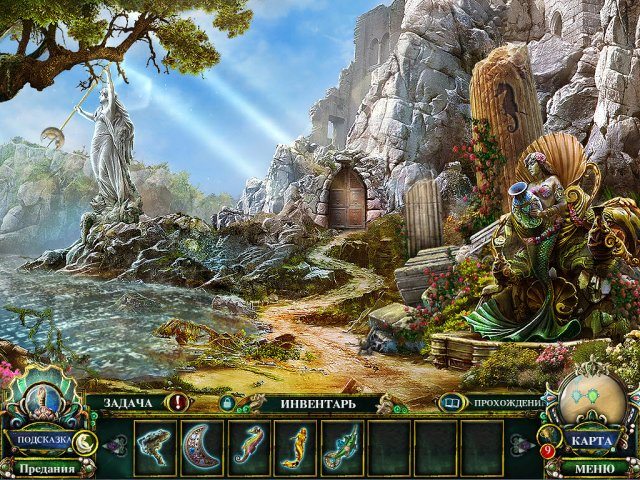Select the jeweled crescent moon item
This screenshot has width=640, height=480.
click(x=201, y=447)
